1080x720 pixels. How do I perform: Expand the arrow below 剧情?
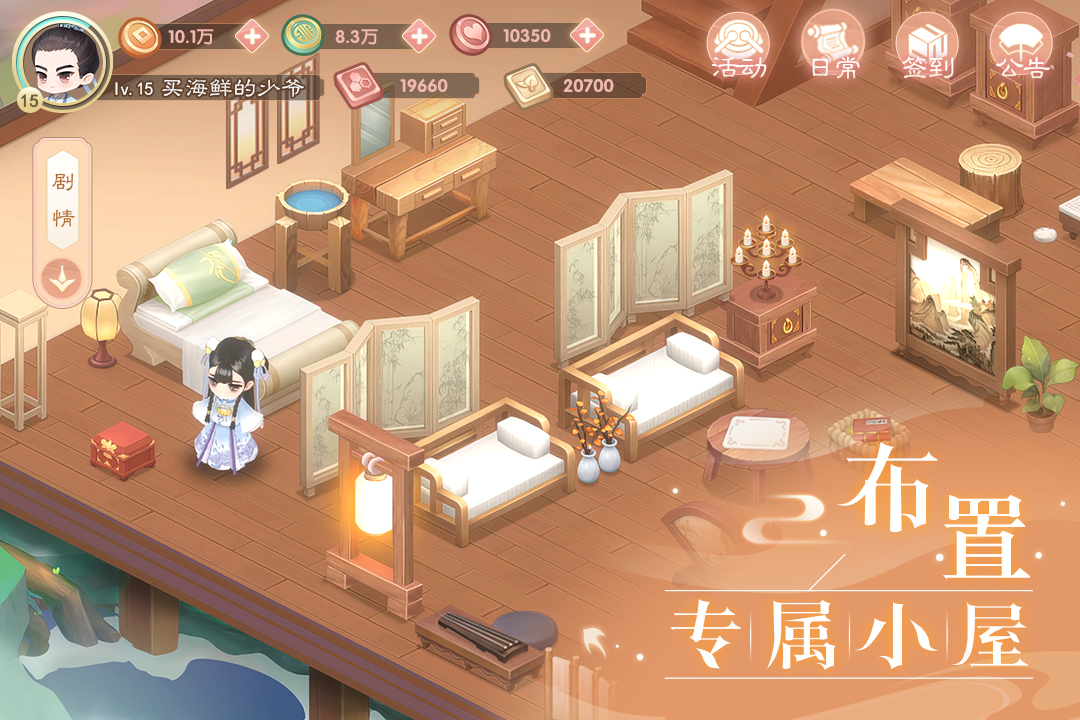pos(63,276)
